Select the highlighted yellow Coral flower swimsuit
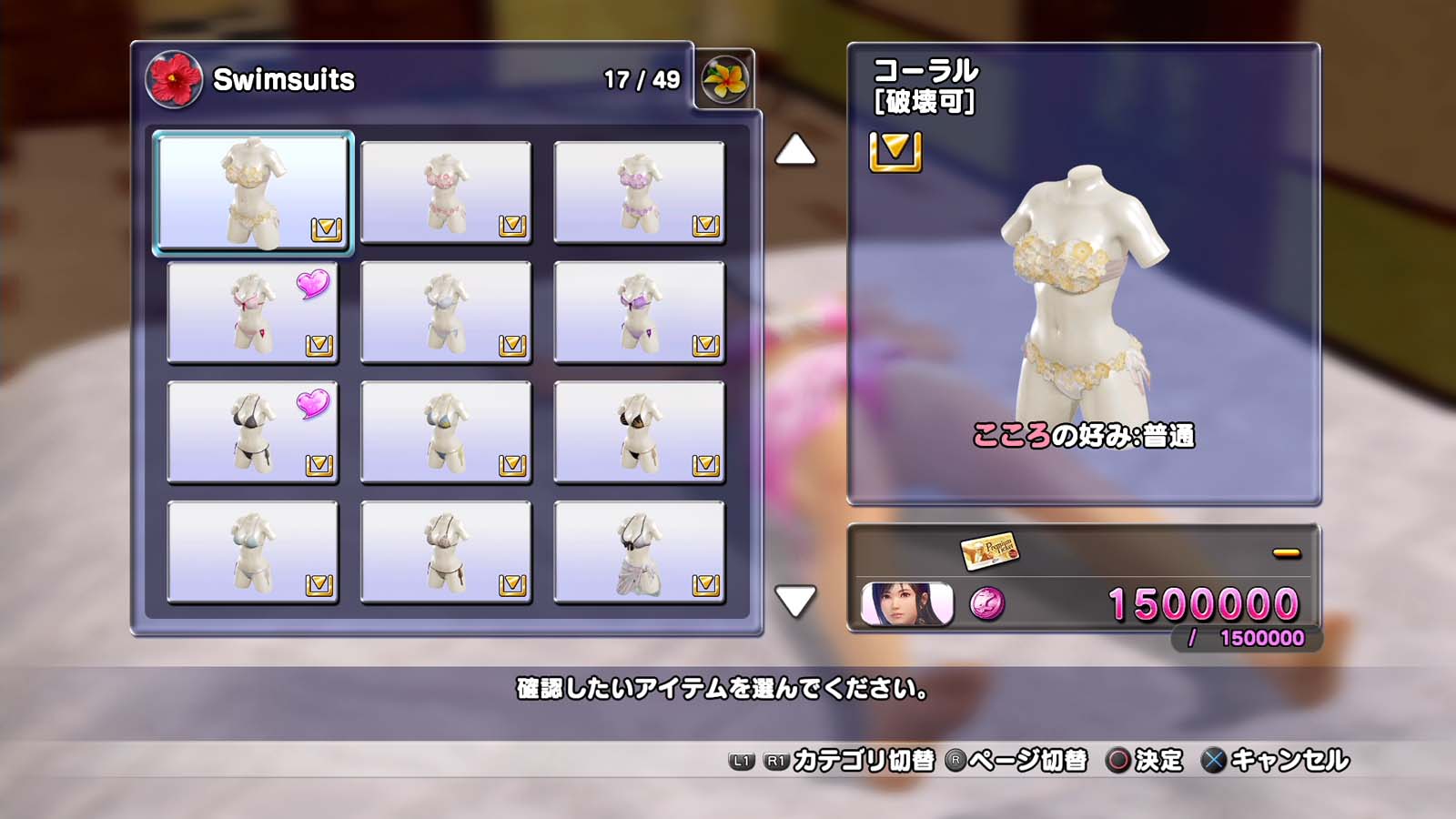1456x819 pixels. coord(253,192)
